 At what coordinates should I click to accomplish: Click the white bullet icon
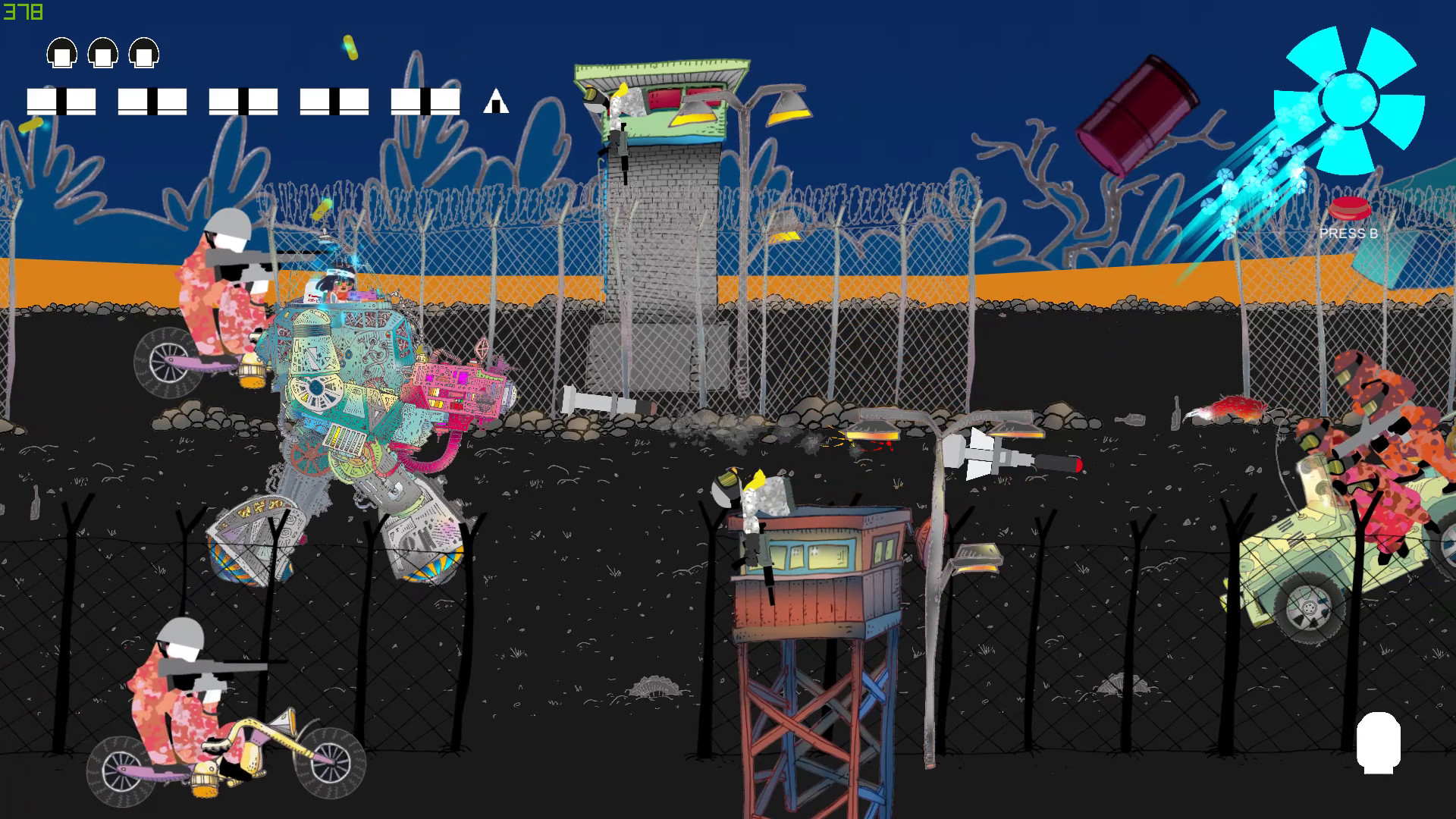pyautogui.click(x=1378, y=742)
